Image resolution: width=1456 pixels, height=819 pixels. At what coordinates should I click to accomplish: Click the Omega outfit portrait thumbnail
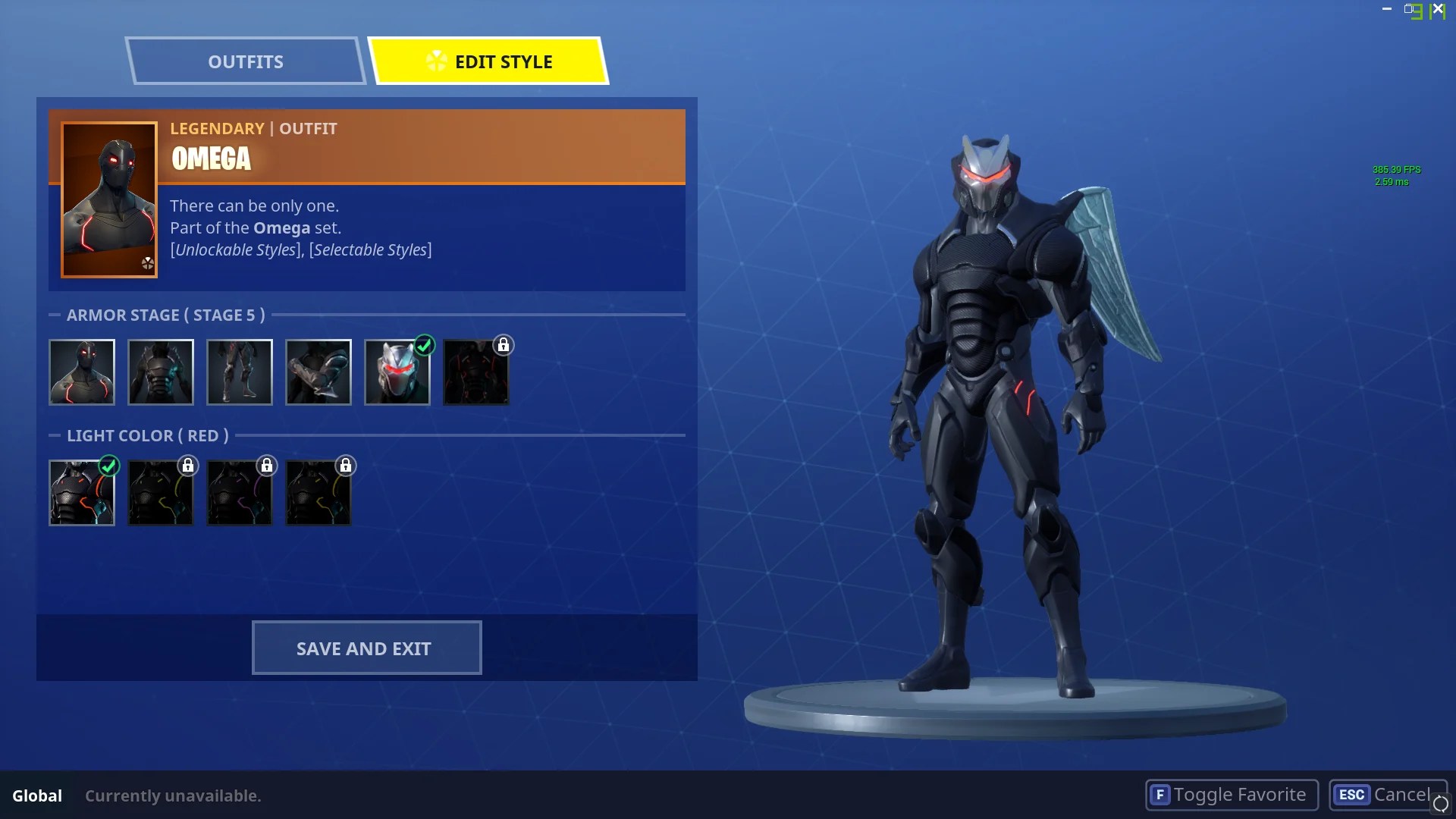109,199
